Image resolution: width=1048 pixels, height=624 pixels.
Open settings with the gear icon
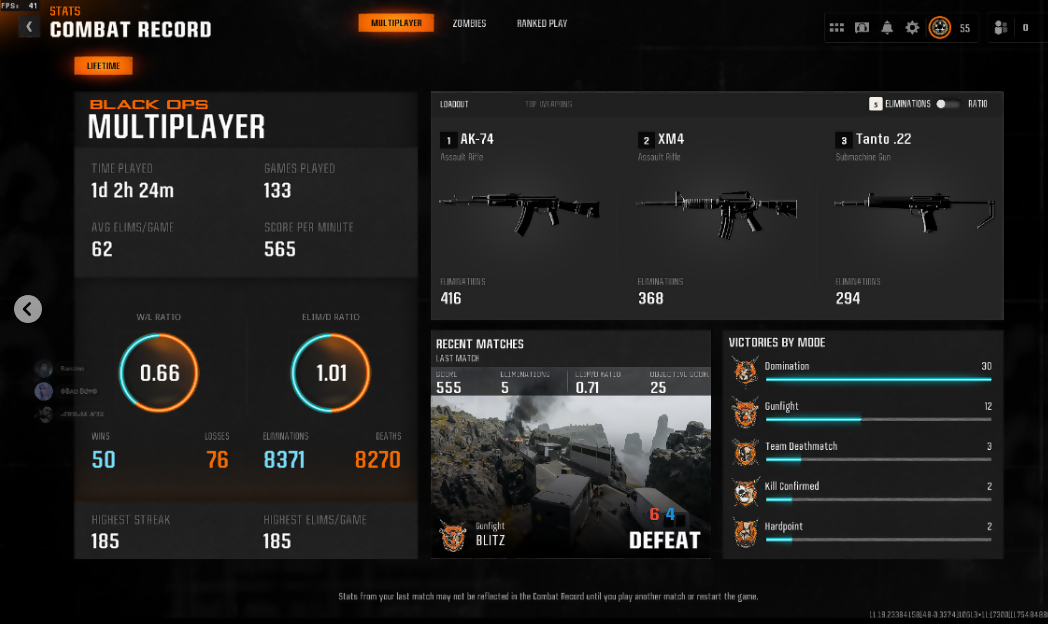tap(912, 28)
